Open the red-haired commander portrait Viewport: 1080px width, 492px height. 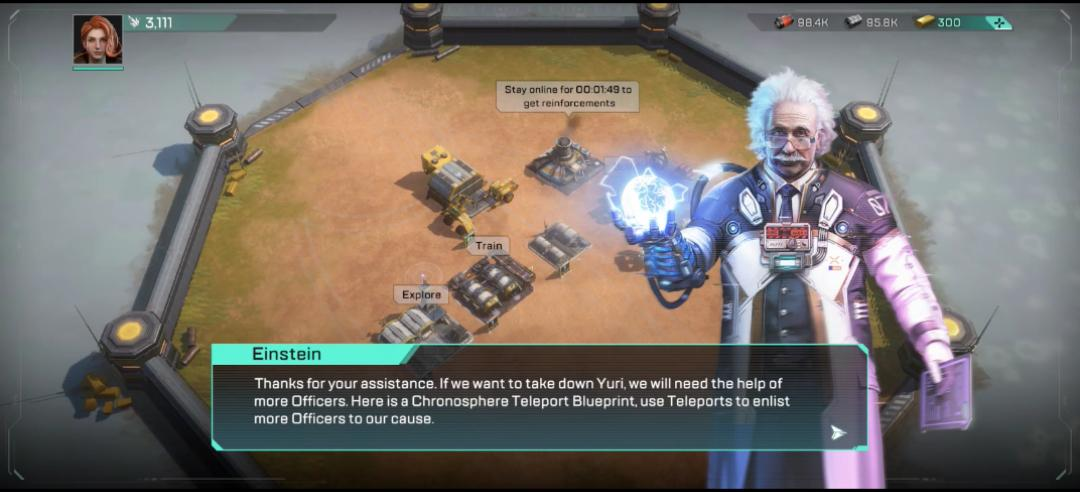coord(98,40)
